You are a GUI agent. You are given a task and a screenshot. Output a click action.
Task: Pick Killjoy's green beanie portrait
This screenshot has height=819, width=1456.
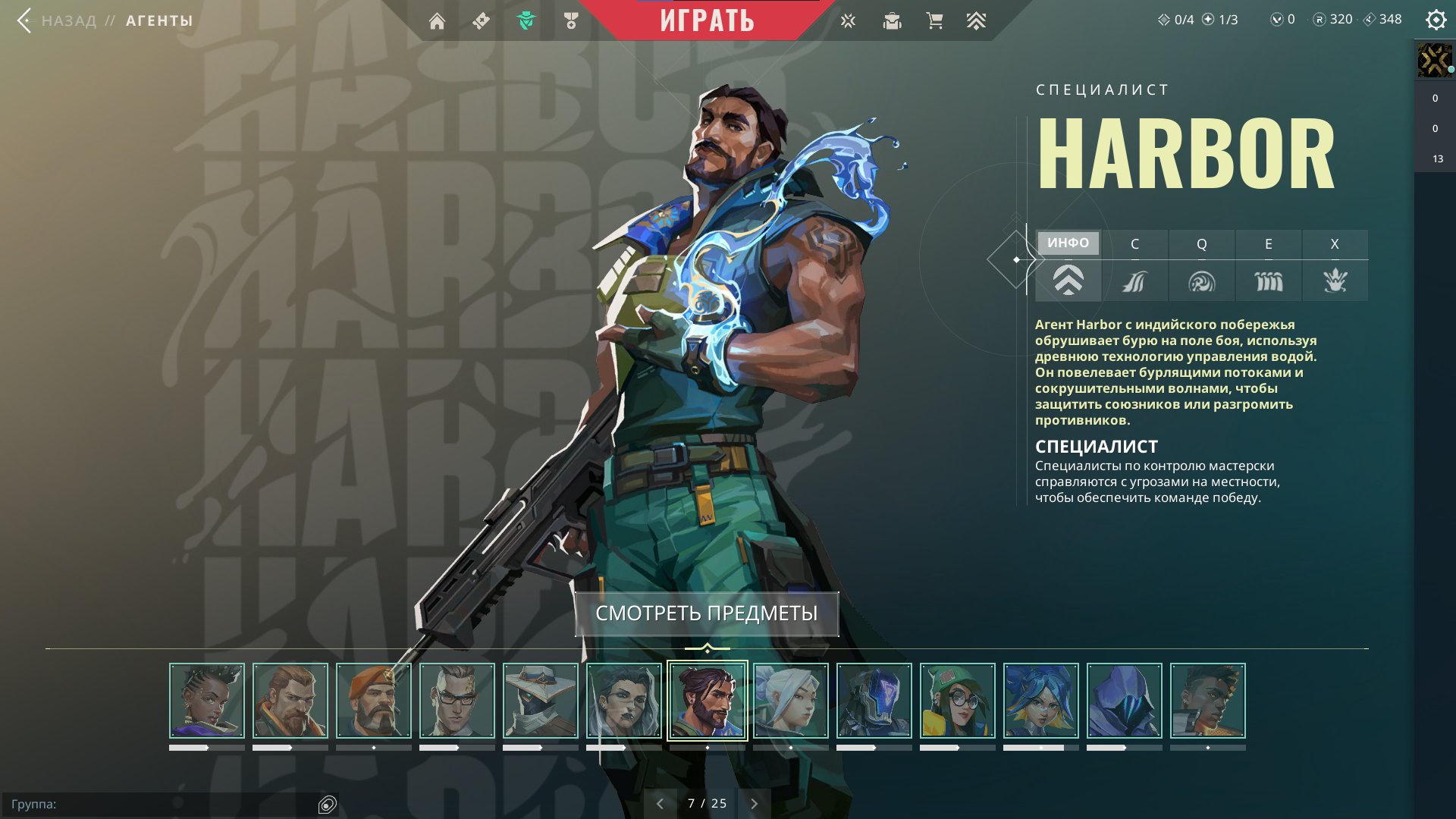[958, 701]
